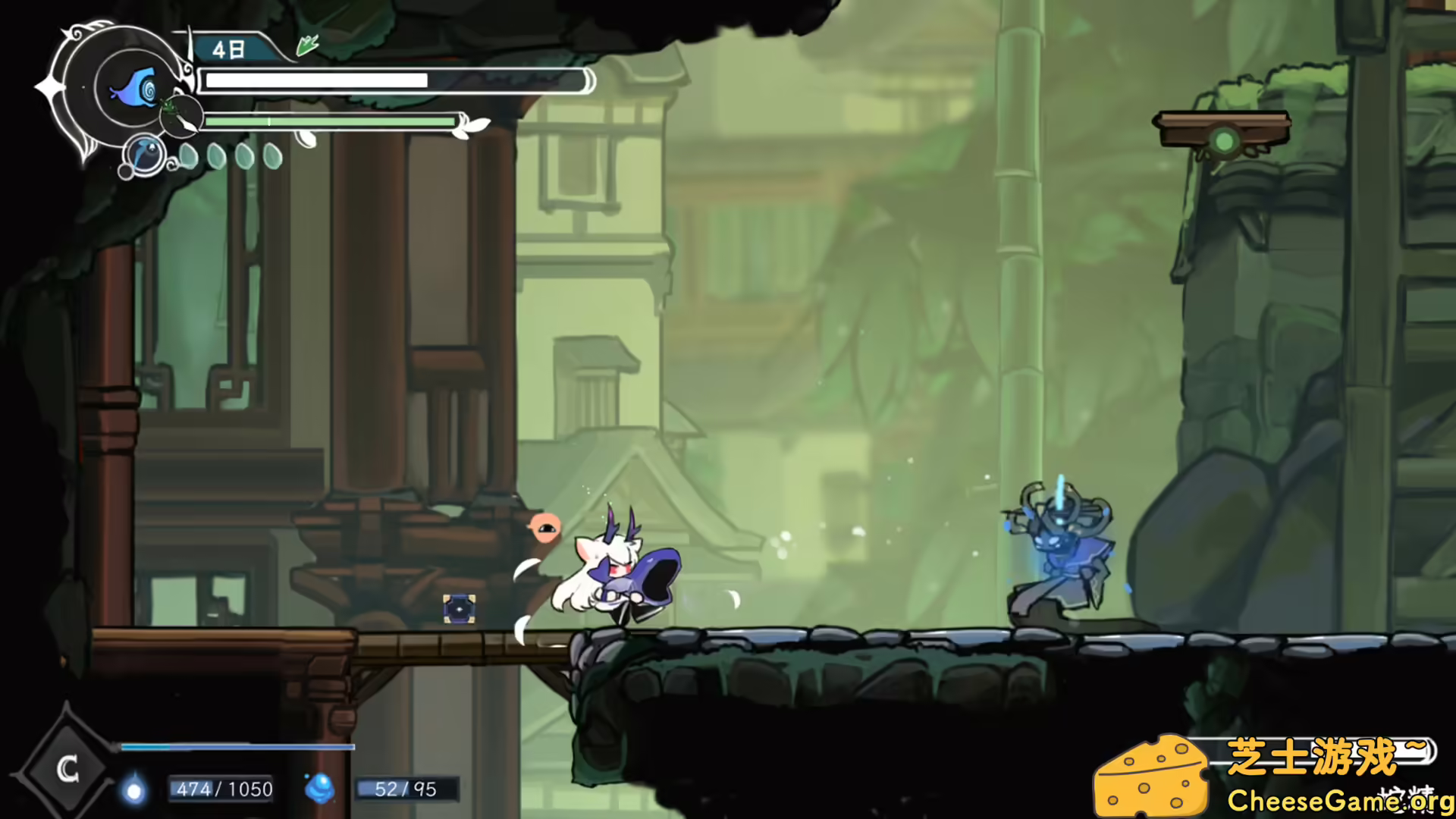
Task: Expand the 4日 day counter banner
Action: [x=231, y=48]
